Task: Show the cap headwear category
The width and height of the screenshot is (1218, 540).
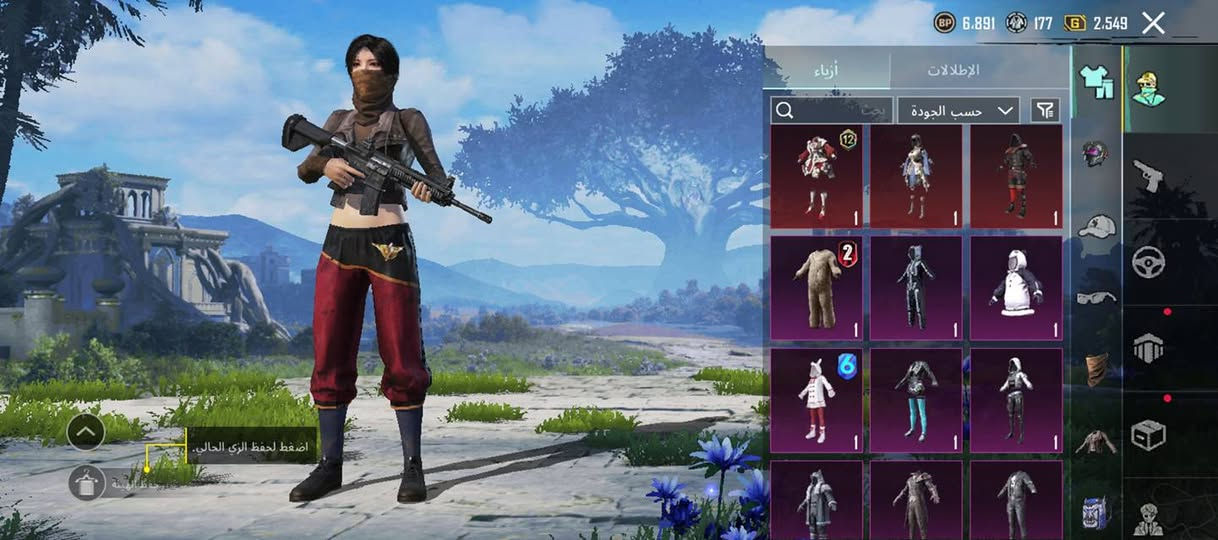Action: [1096, 225]
